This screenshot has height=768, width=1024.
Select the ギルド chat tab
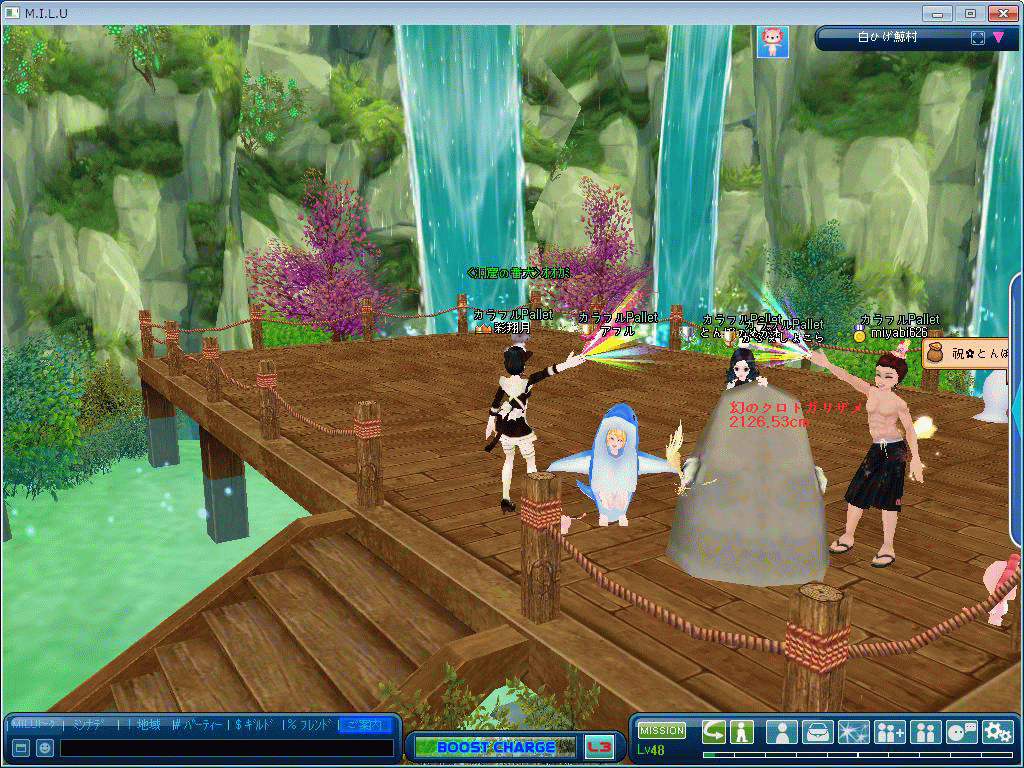click(254, 724)
